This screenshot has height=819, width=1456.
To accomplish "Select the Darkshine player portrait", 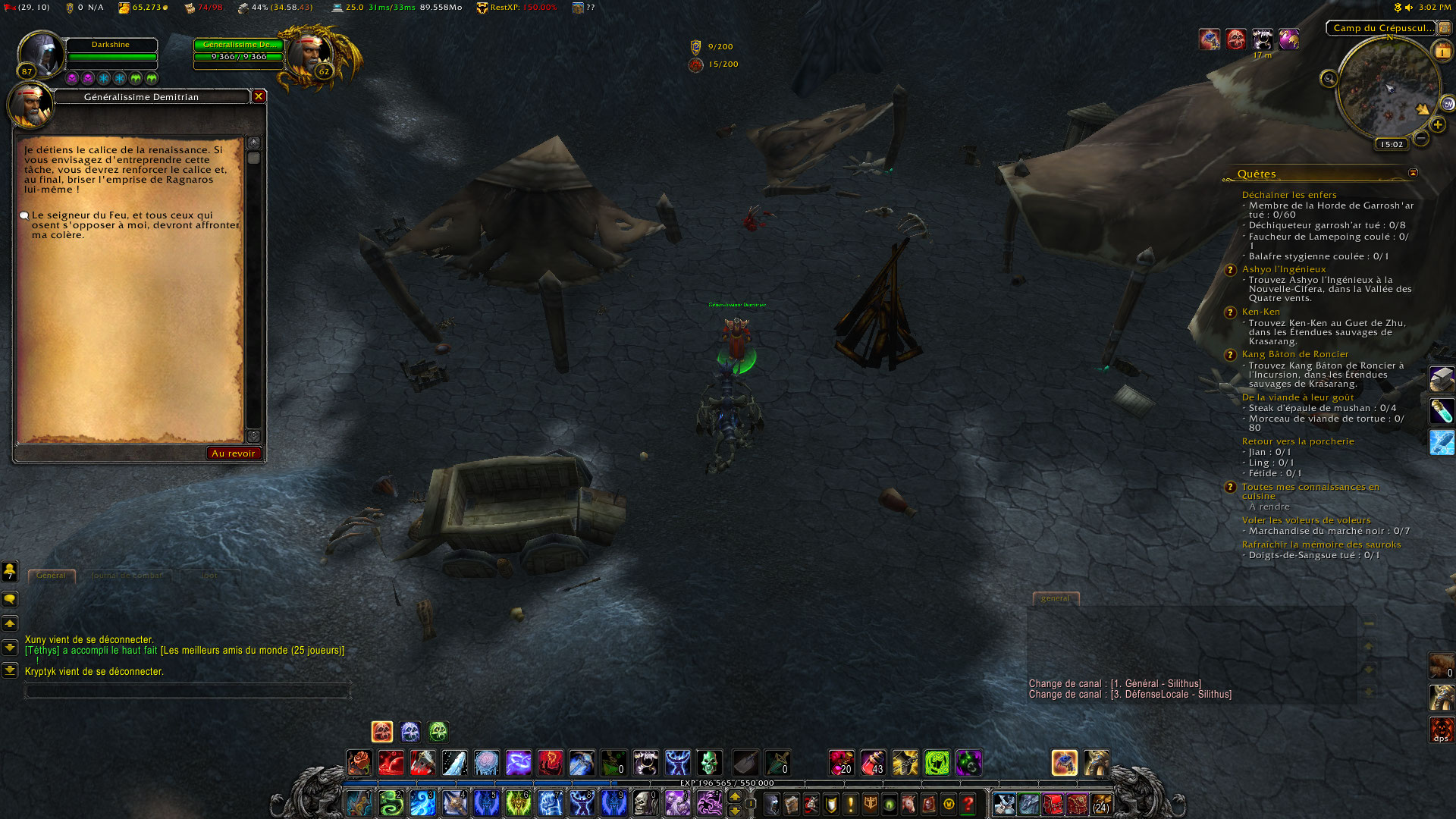I will coord(41,53).
